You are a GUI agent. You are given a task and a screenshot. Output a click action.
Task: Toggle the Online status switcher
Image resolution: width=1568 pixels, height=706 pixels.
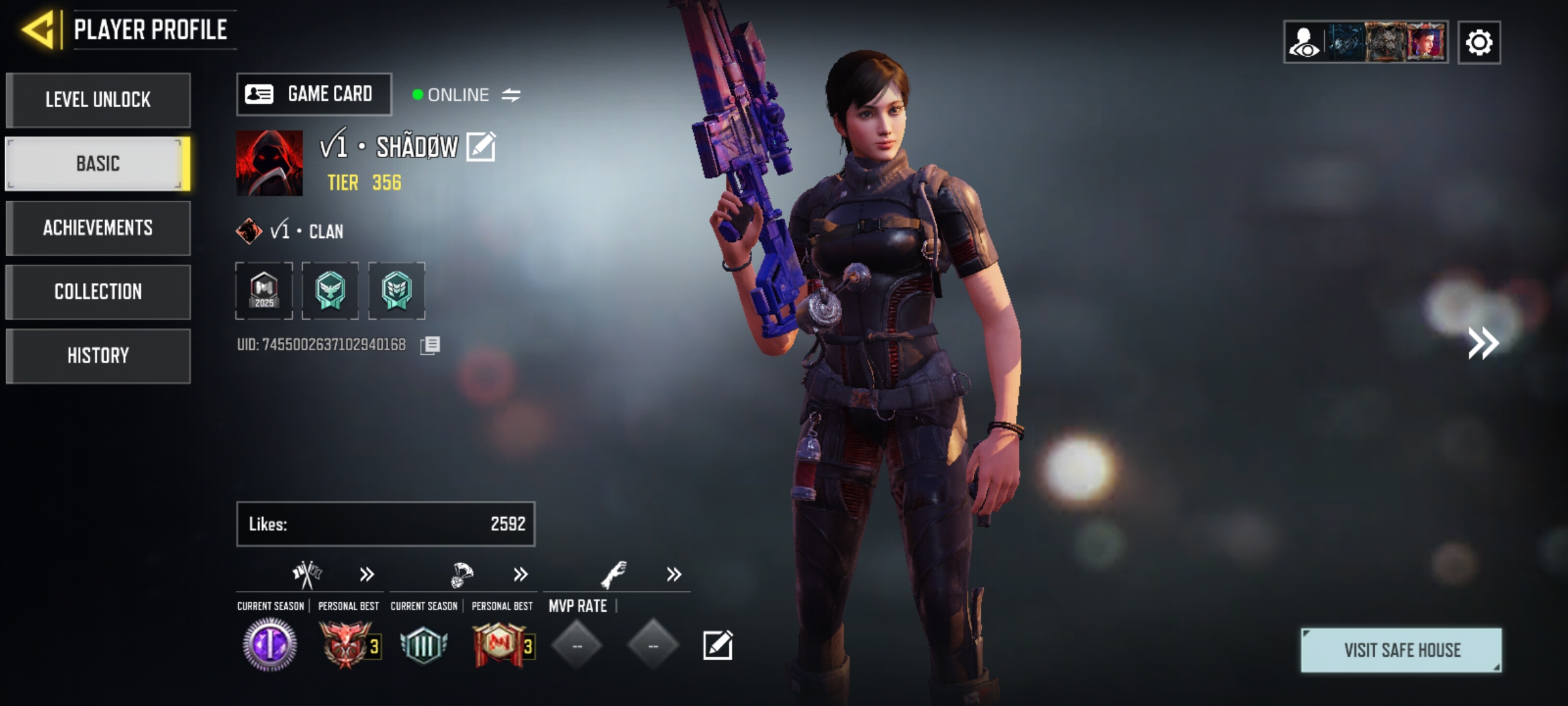(x=511, y=95)
